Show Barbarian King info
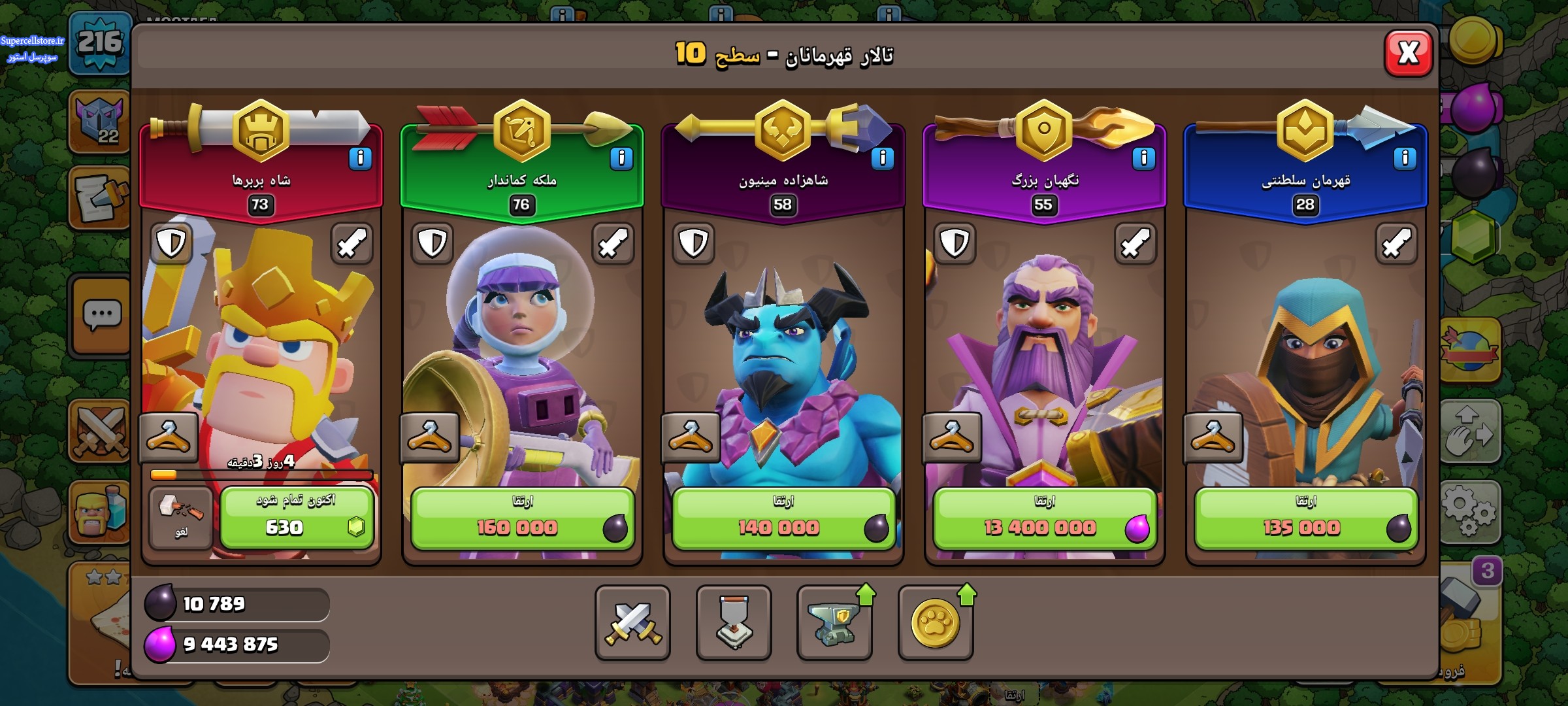The image size is (1568, 706). 360,158
